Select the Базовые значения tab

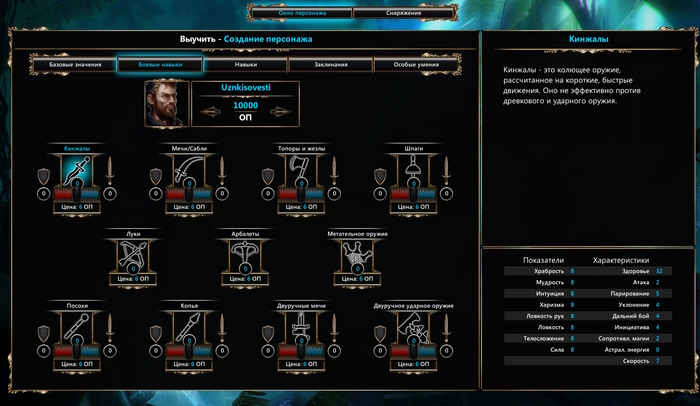tap(74, 64)
